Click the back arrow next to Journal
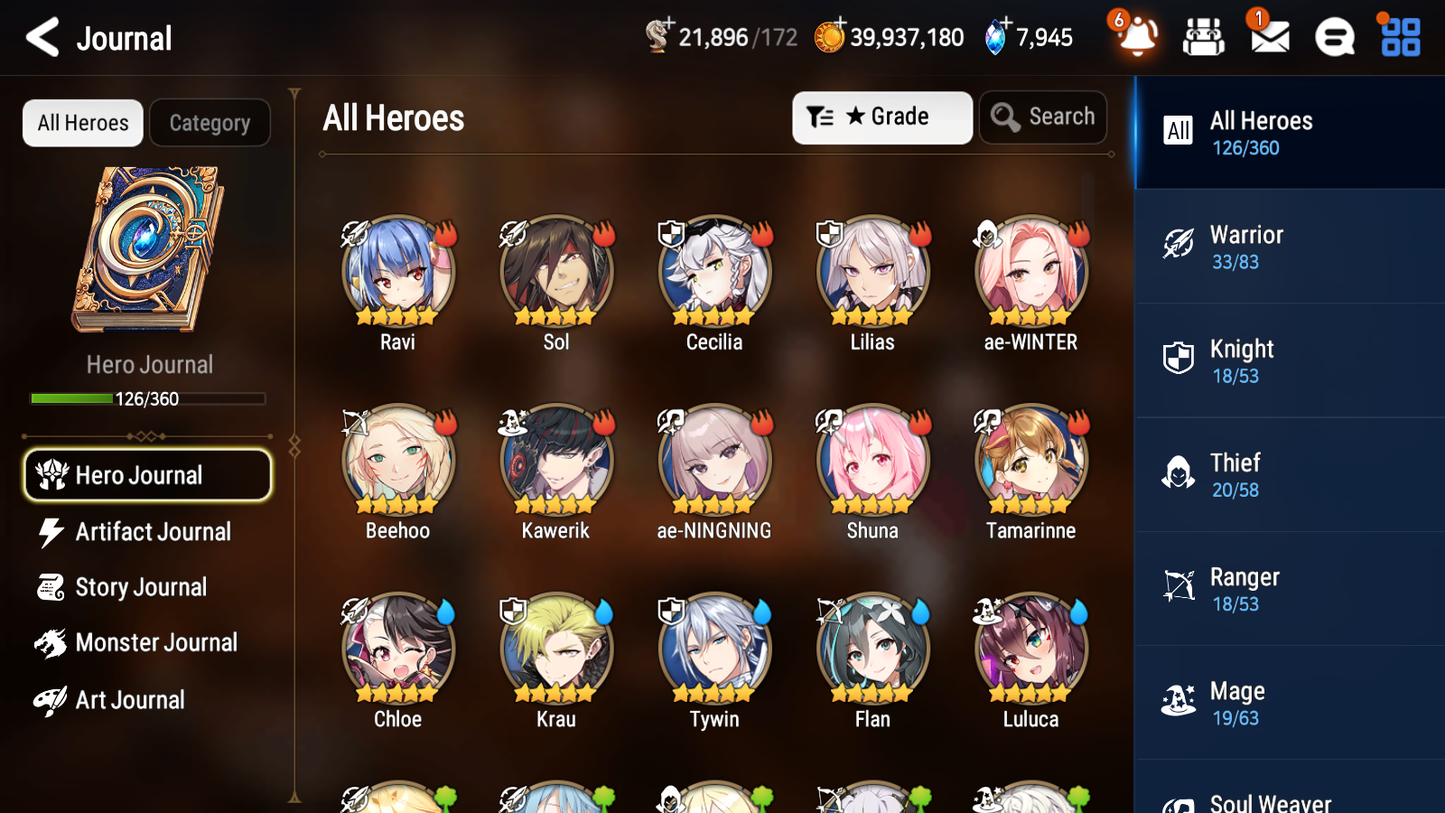 coord(42,37)
